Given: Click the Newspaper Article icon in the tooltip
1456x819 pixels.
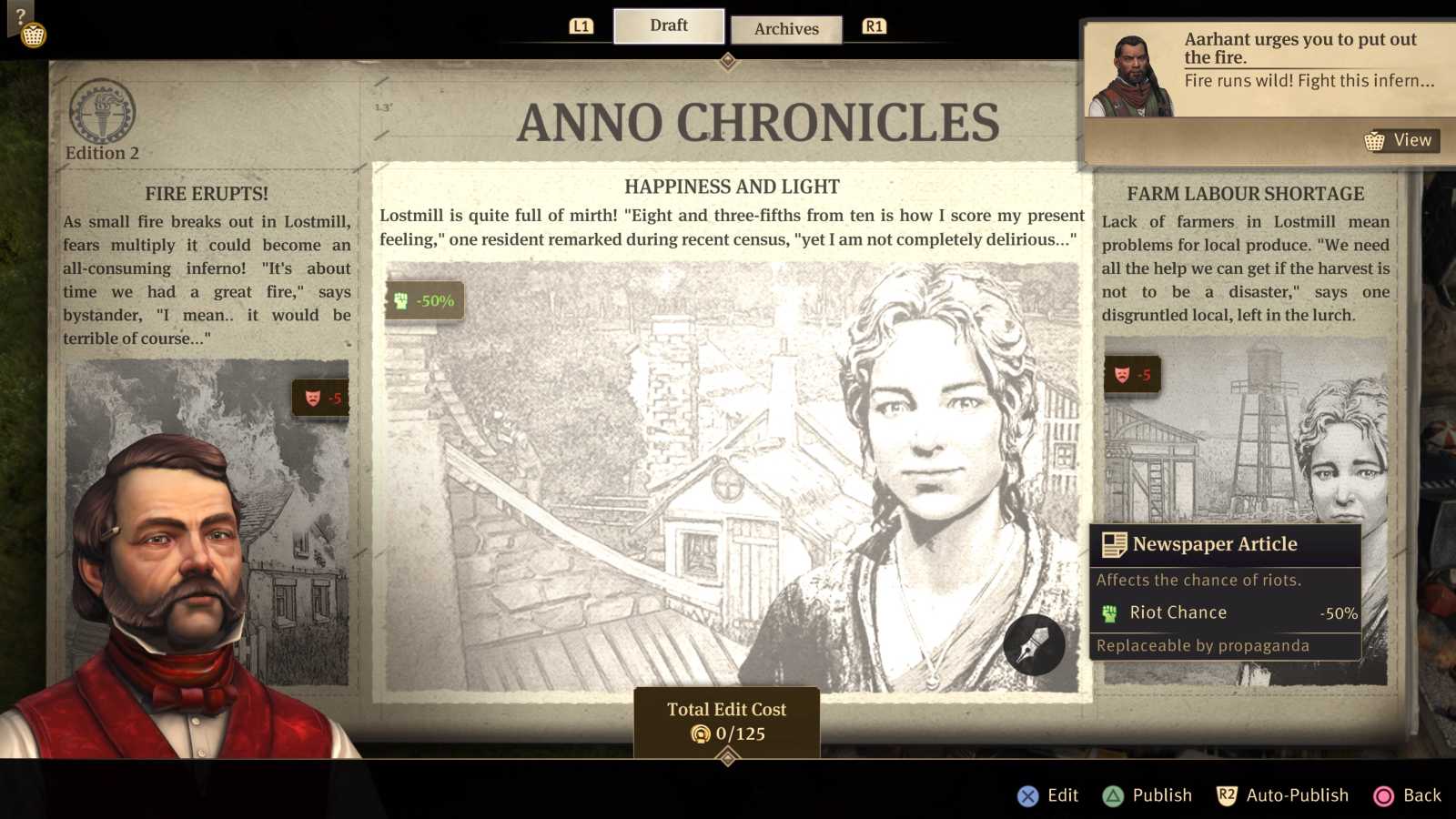Looking at the screenshot, I should pyautogui.click(x=1114, y=543).
